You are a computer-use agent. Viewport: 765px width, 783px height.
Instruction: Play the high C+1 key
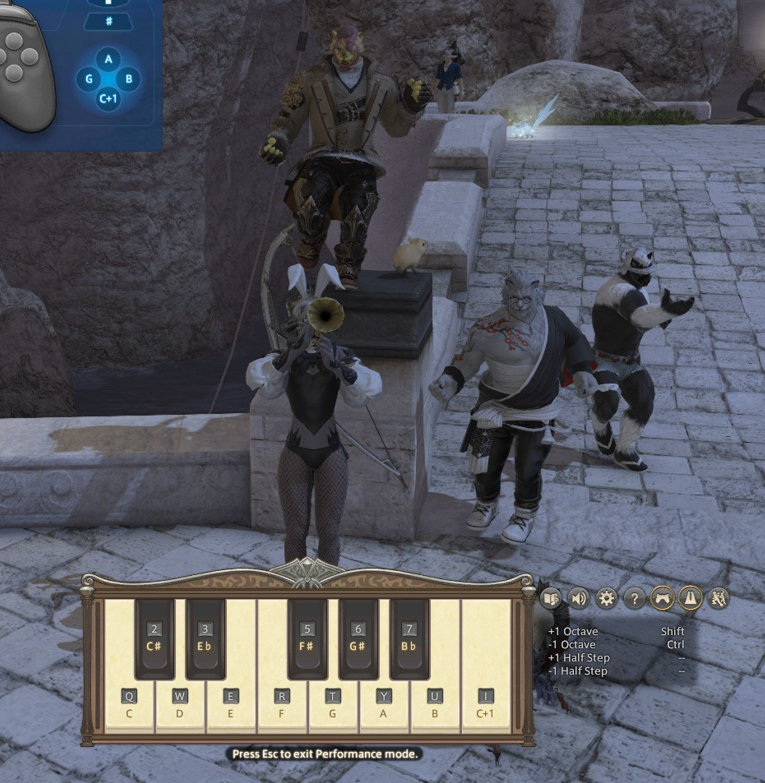coord(486,705)
